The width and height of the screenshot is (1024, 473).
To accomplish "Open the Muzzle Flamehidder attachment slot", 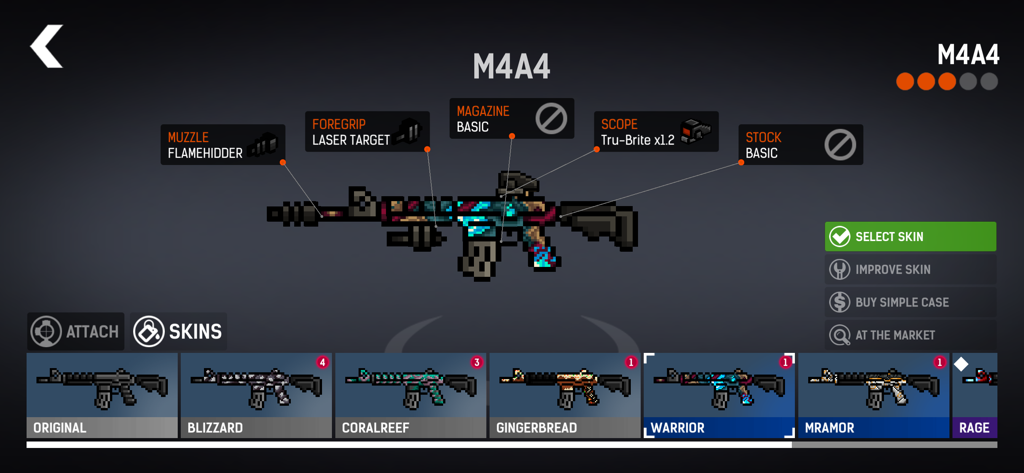I will coord(221,145).
